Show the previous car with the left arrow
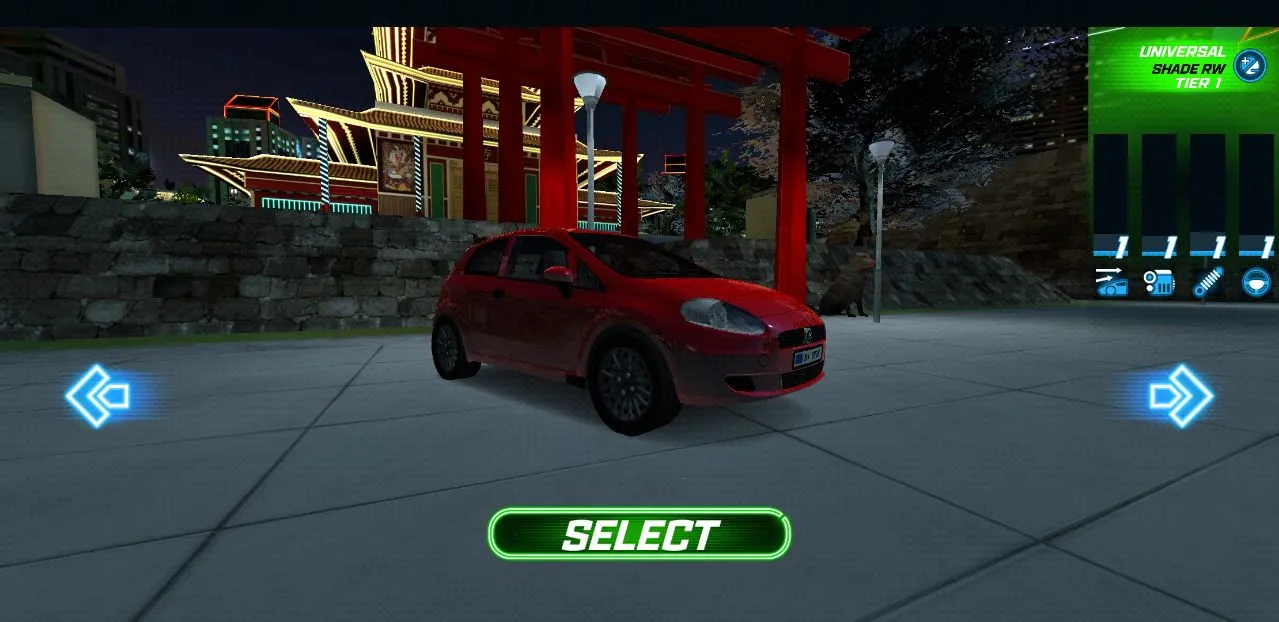This screenshot has height=622, width=1279. [98, 396]
